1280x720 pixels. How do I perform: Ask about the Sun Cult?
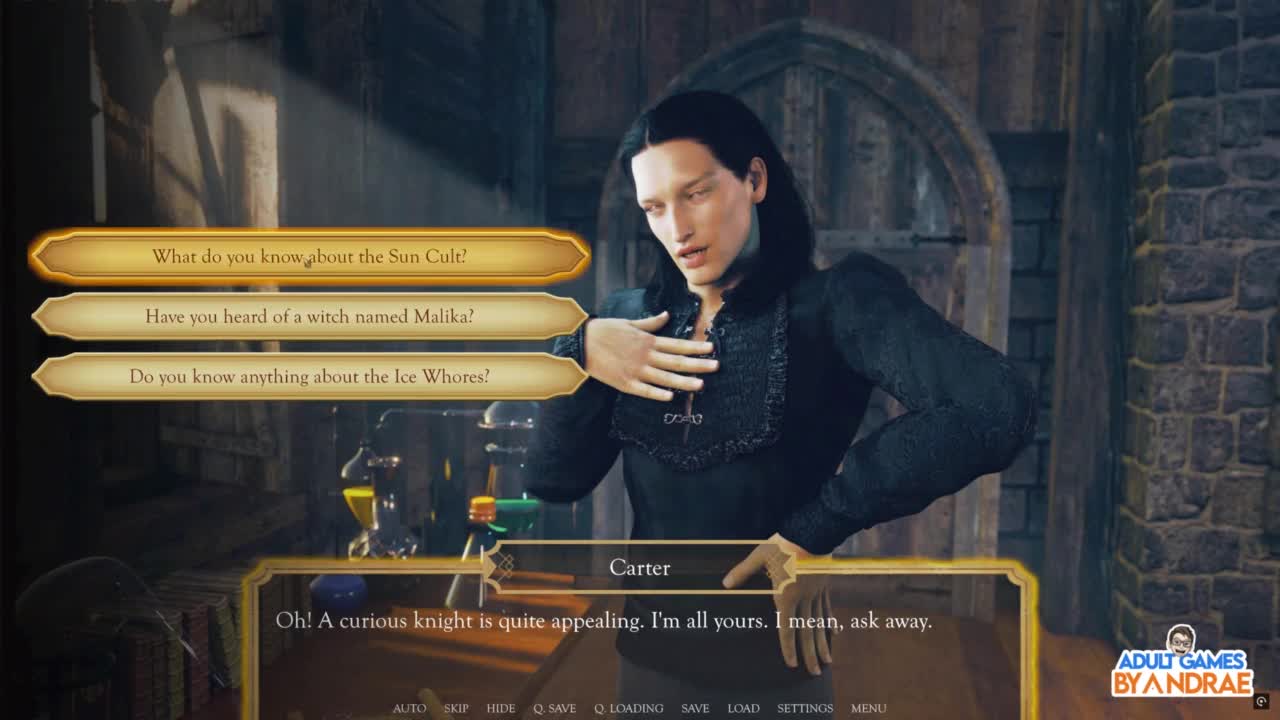click(x=309, y=257)
